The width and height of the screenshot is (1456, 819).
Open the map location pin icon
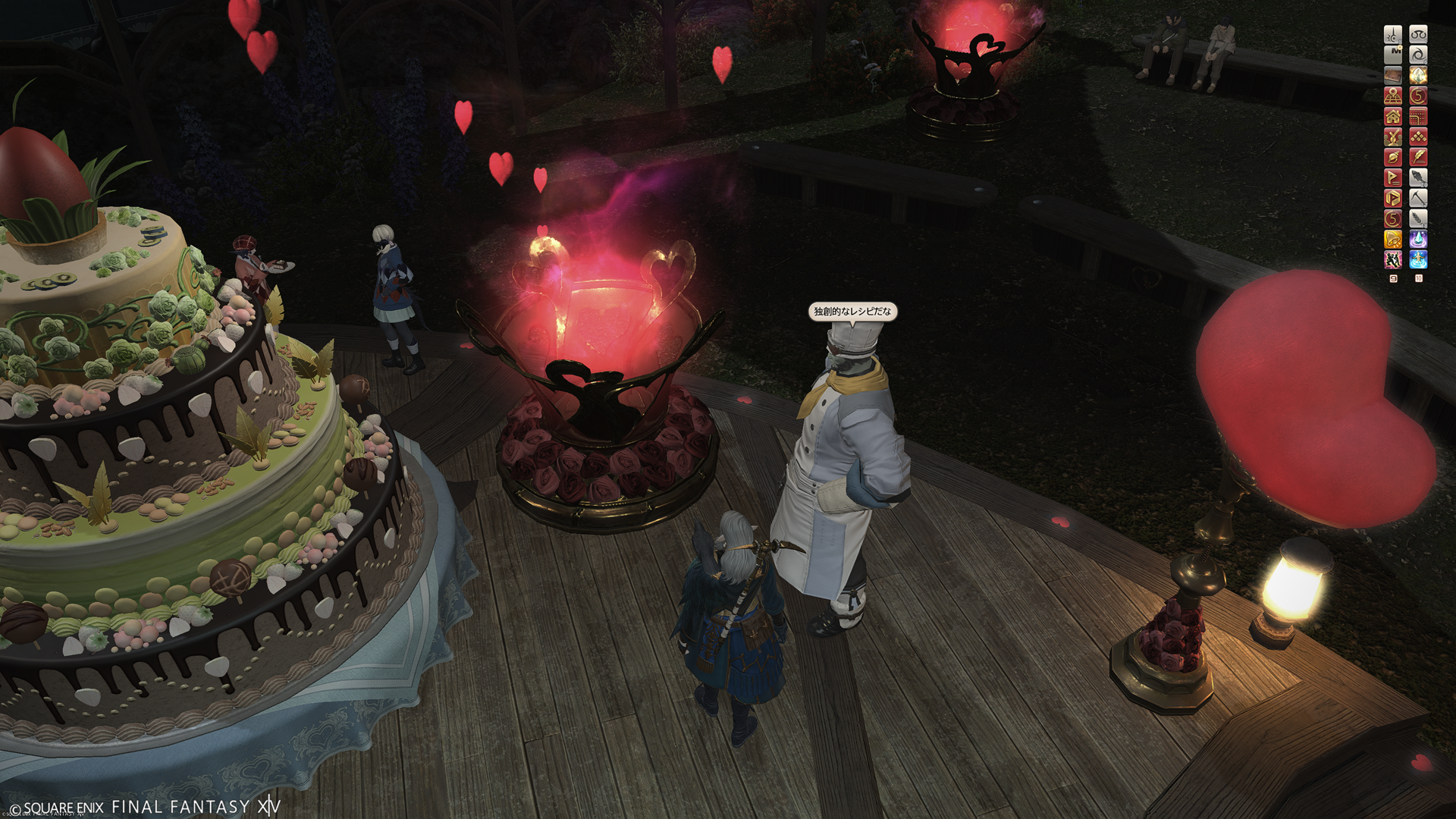1393,96
